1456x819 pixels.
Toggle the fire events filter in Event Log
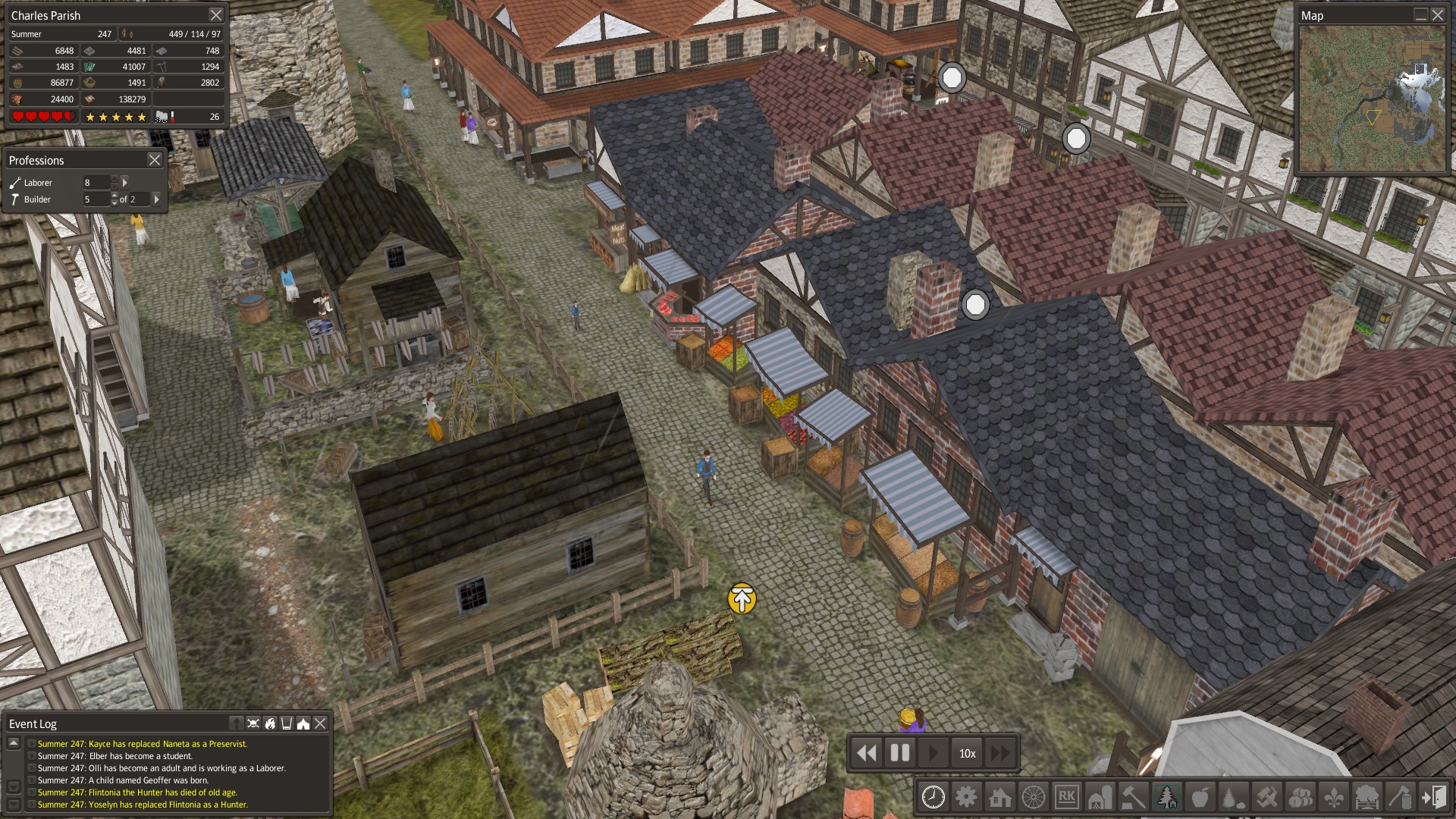coord(271,723)
